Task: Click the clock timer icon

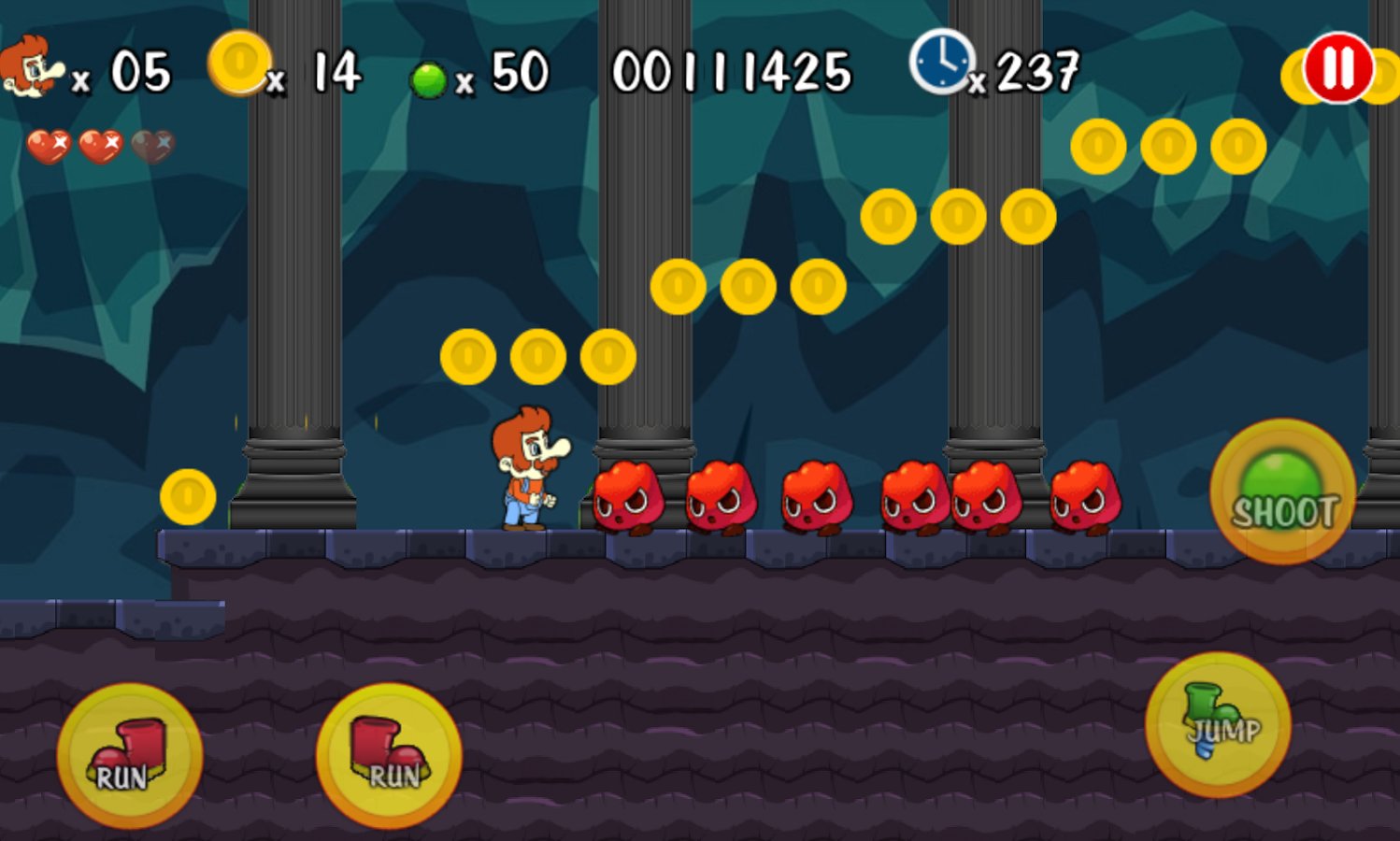Action: pos(941,62)
